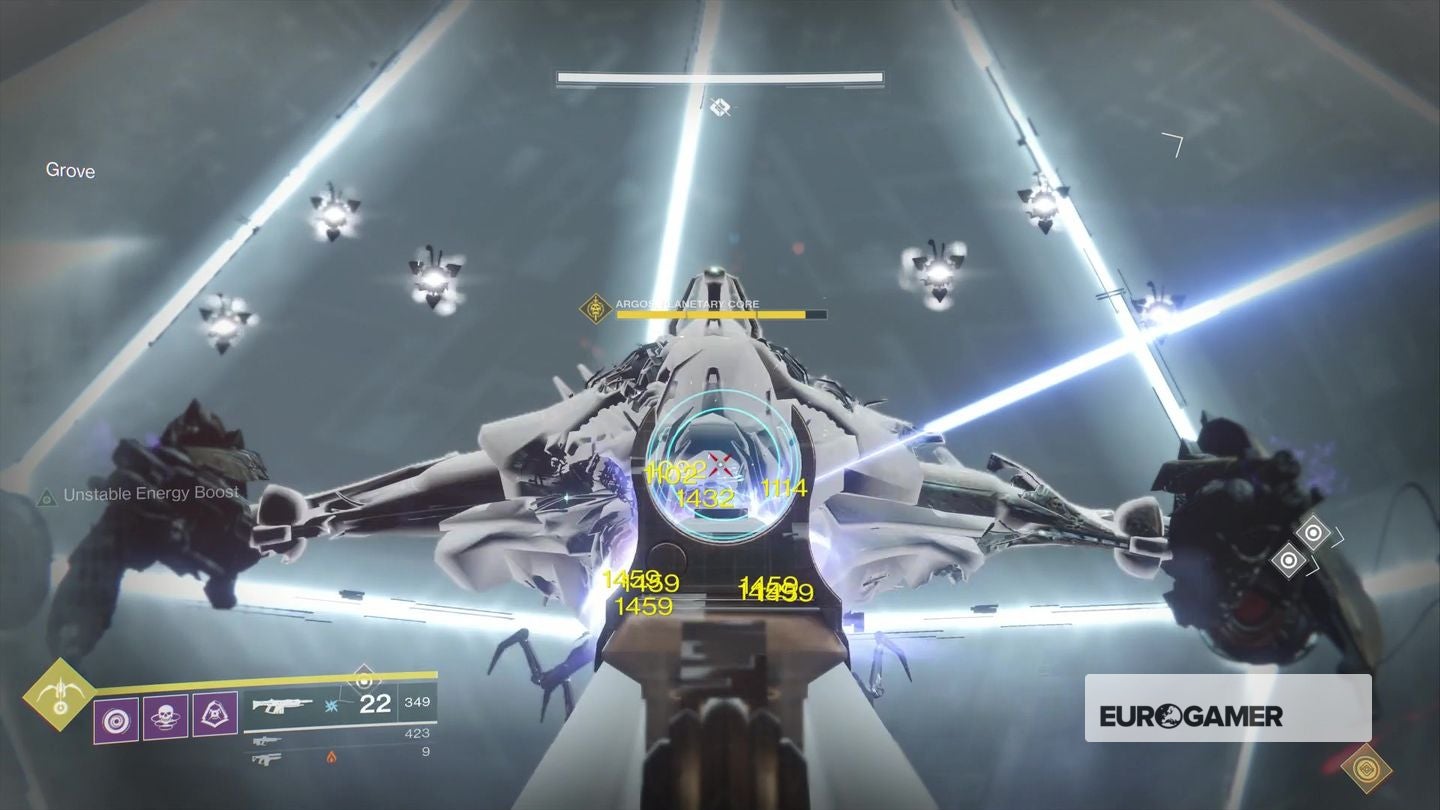Viewport: 1440px width, 810px height.
Task: Select the equipped auto rifle weapon icon
Action: pos(283,704)
